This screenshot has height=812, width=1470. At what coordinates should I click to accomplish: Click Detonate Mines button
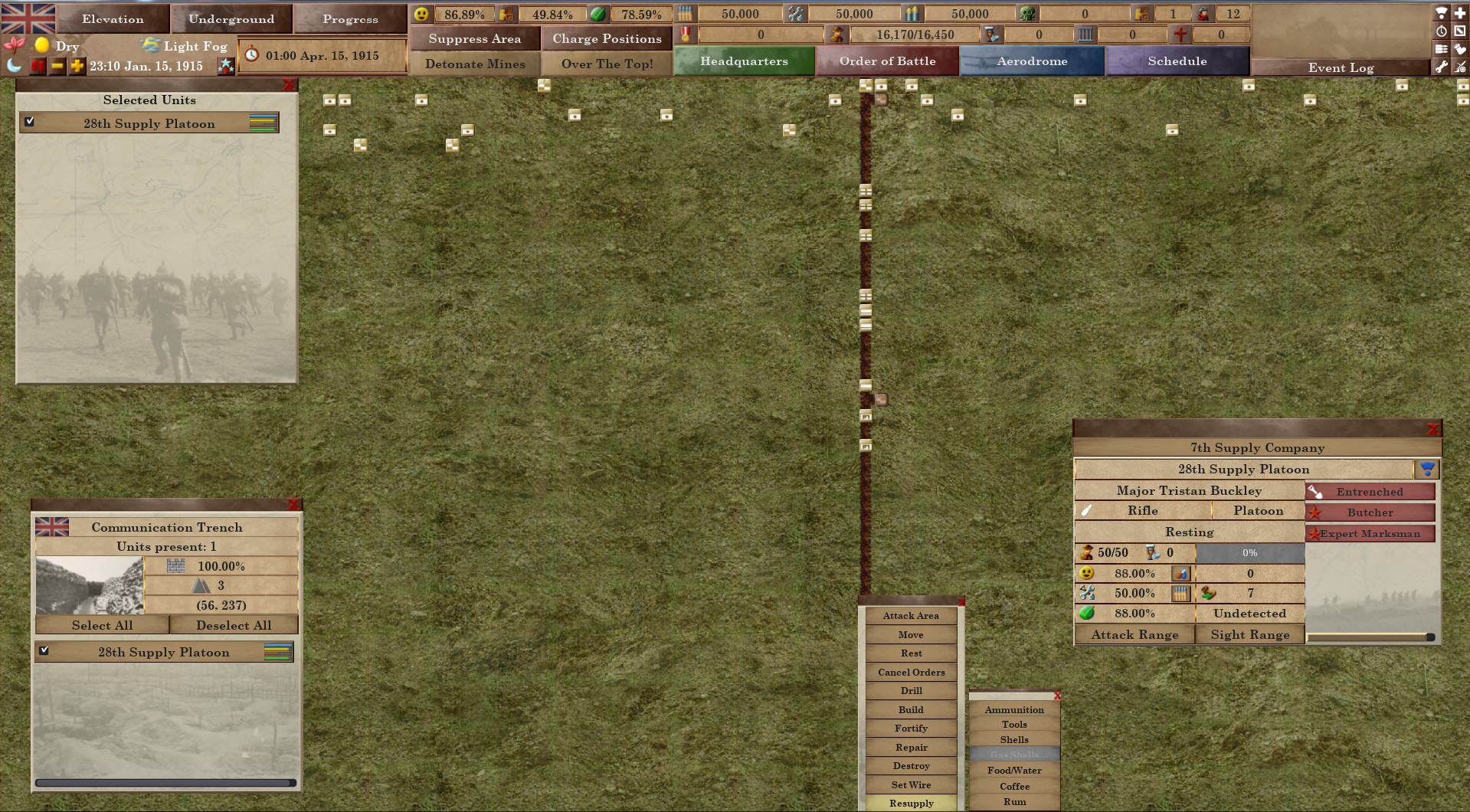(475, 64)
